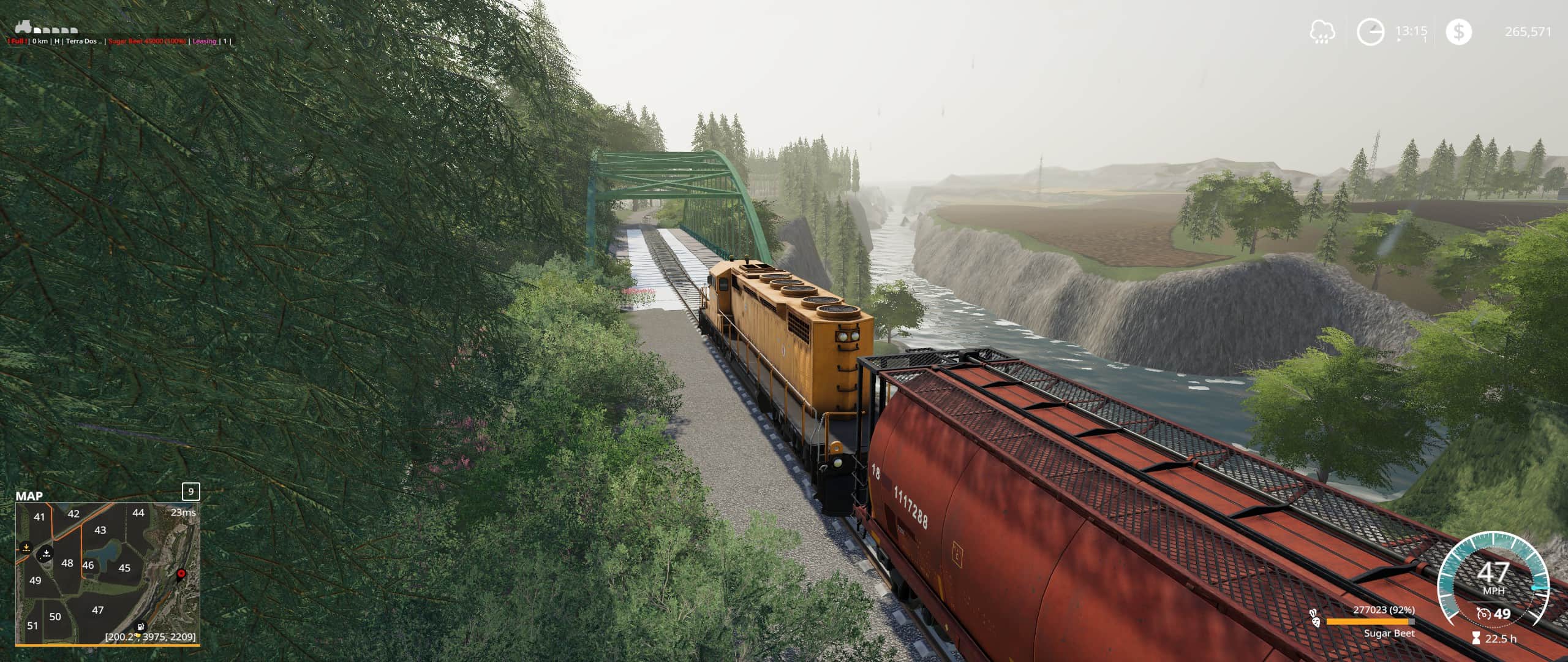
Task: Check the rainy weather cloud icon
Action: click(1322, 32)
